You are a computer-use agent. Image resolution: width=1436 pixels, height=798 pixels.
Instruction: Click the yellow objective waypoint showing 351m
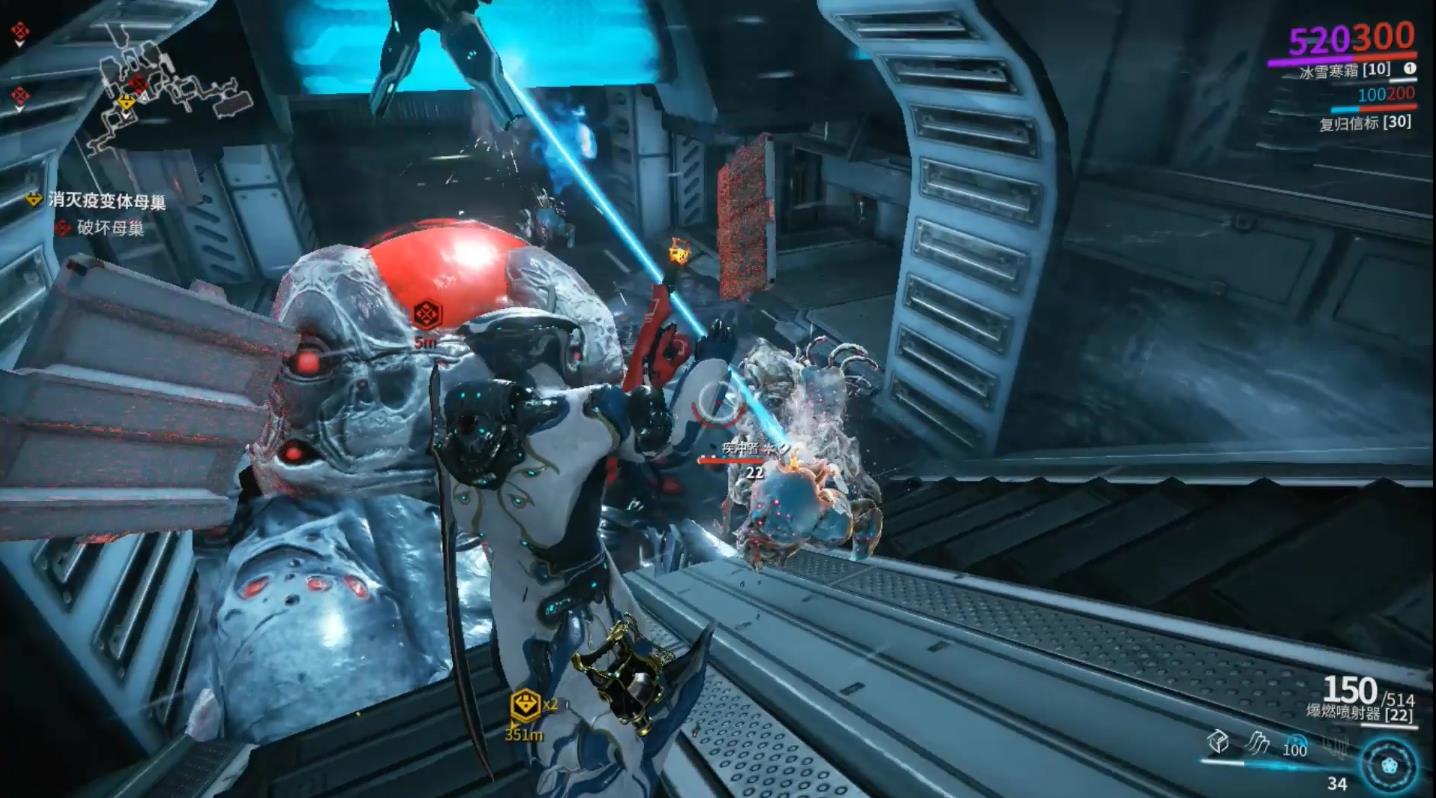coord(525,706)
